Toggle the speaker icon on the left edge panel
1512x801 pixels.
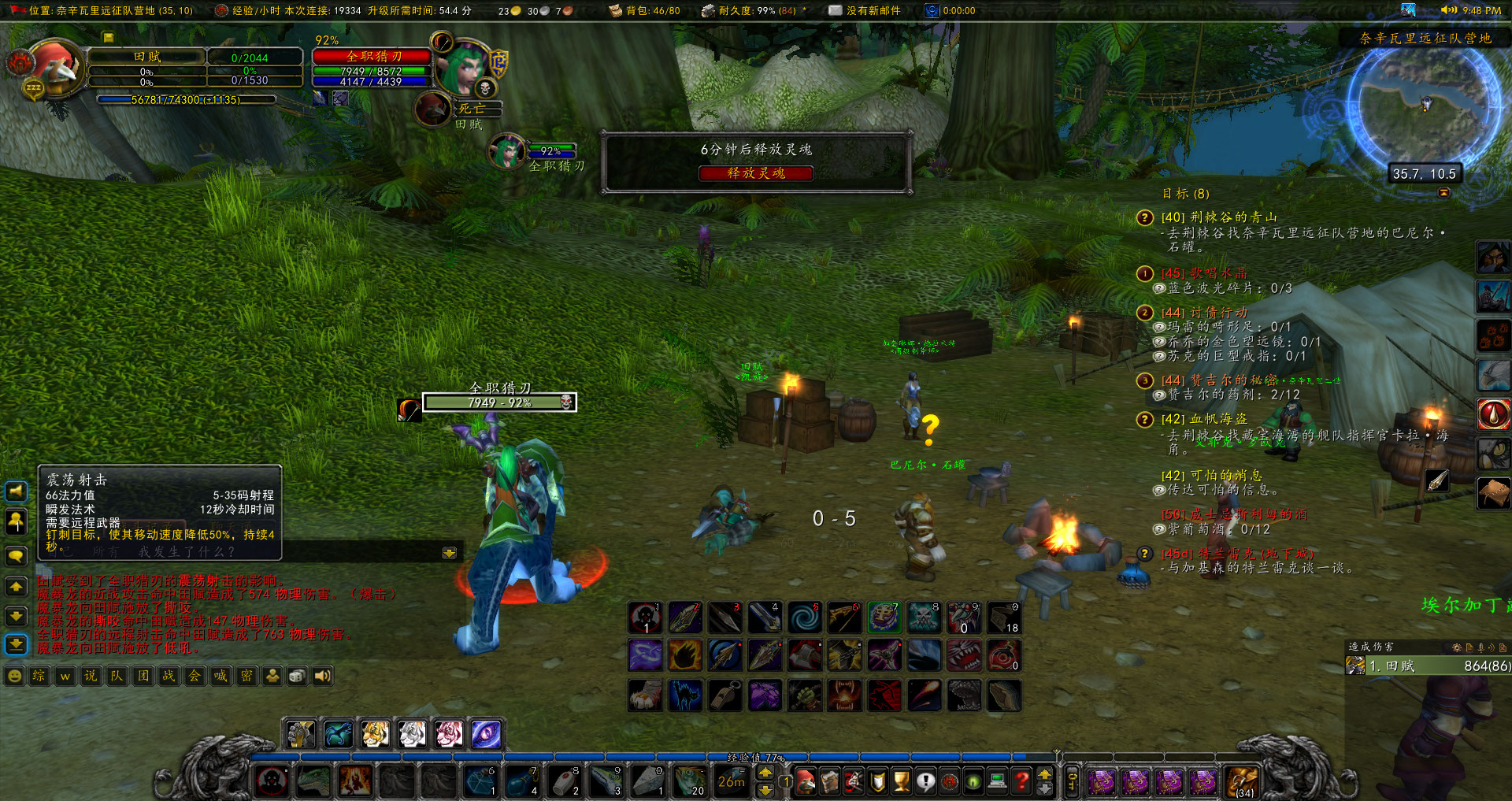(16, 491)
